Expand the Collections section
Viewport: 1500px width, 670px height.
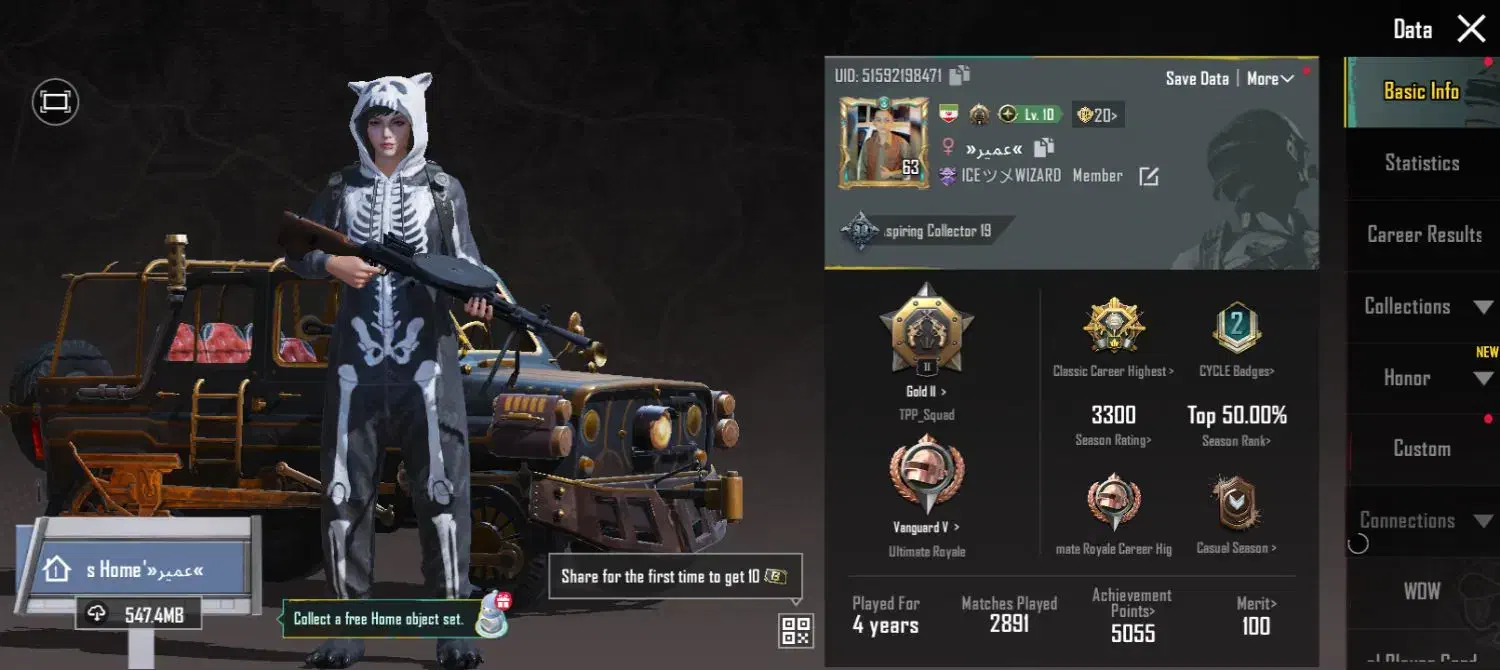pyautogui.click(x=1424, y=306)
